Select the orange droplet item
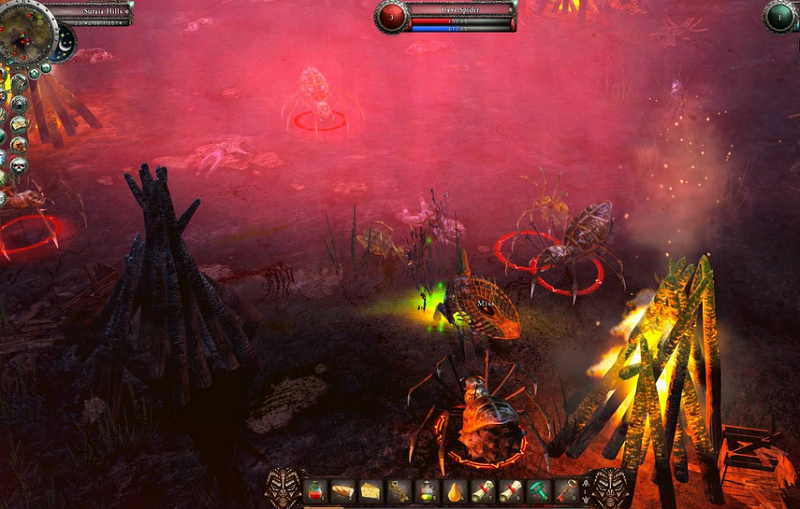 pyautogui.click(x=455, y=492)
